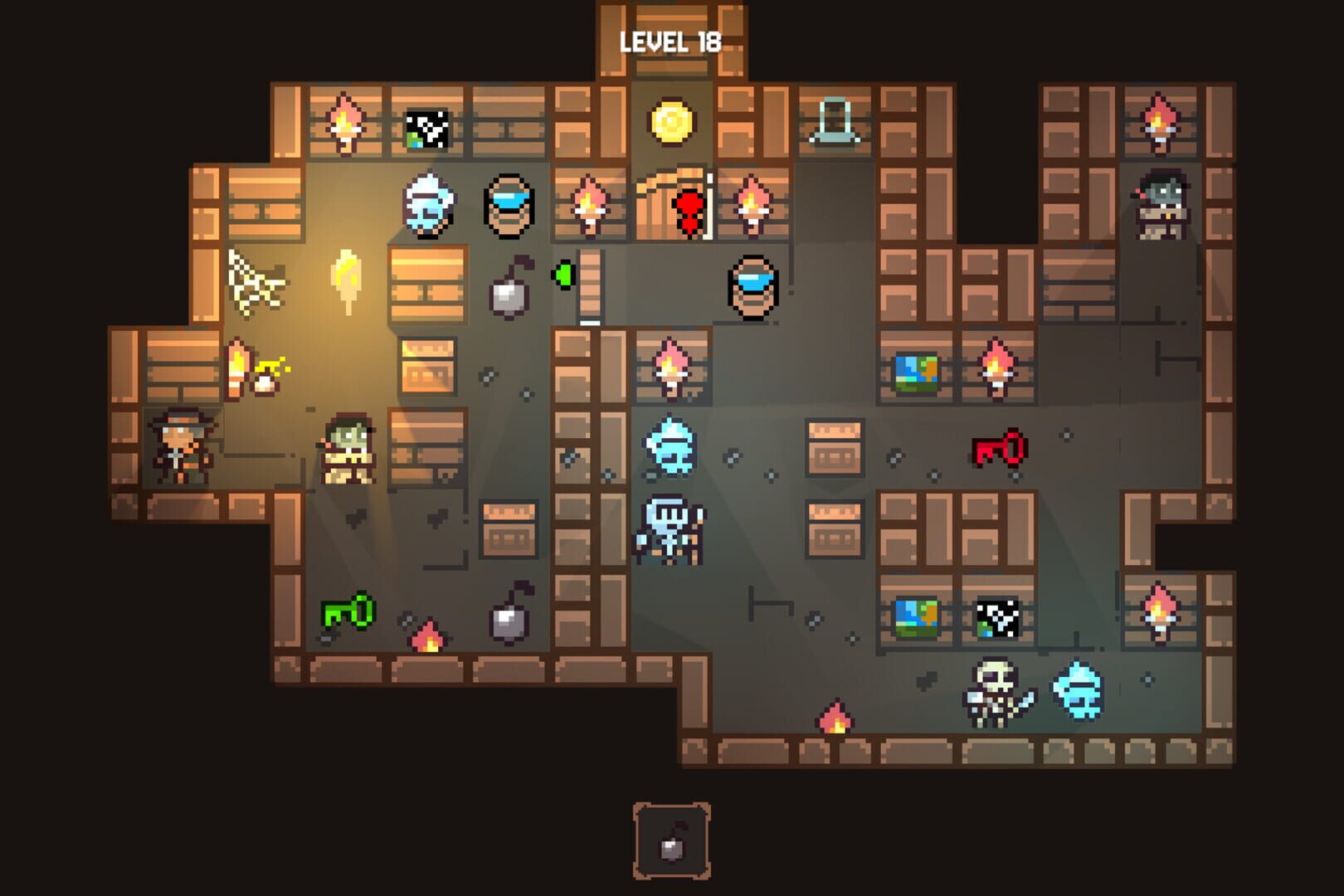Select the bomb in the bottom item slot

tap(672, 850)
